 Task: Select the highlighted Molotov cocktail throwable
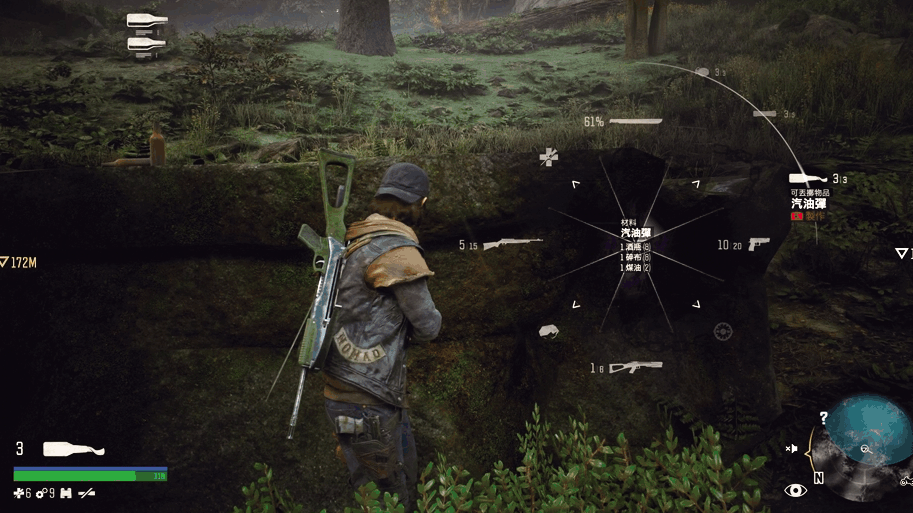click(808, 179)
